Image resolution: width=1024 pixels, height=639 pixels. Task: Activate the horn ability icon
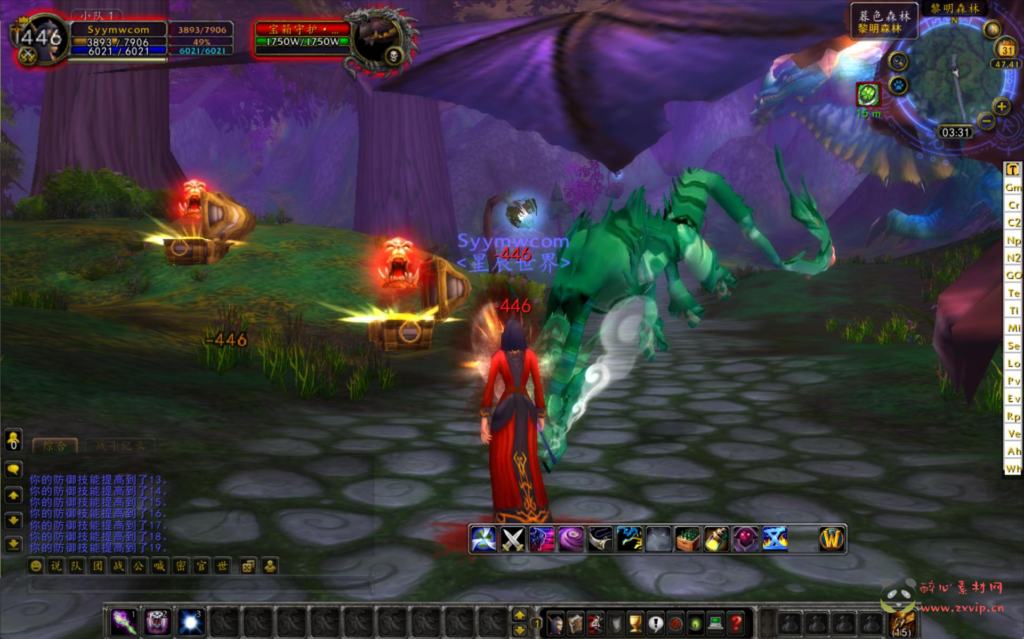[600, 539]
